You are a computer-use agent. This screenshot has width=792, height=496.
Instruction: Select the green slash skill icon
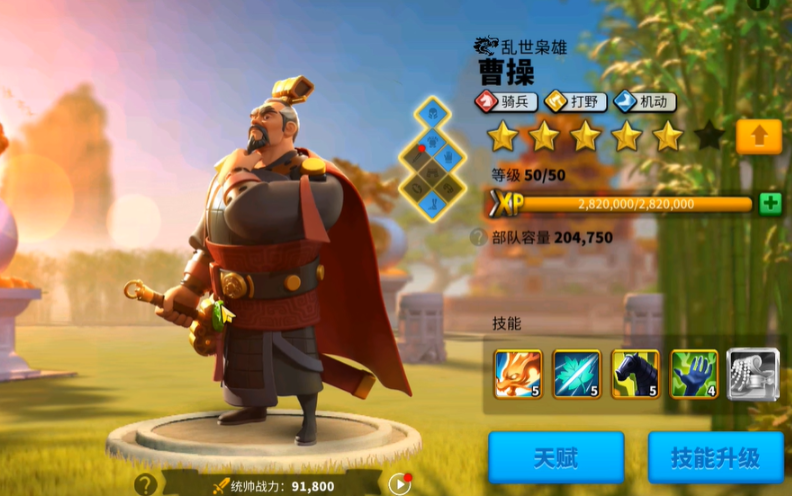[577, 374]
